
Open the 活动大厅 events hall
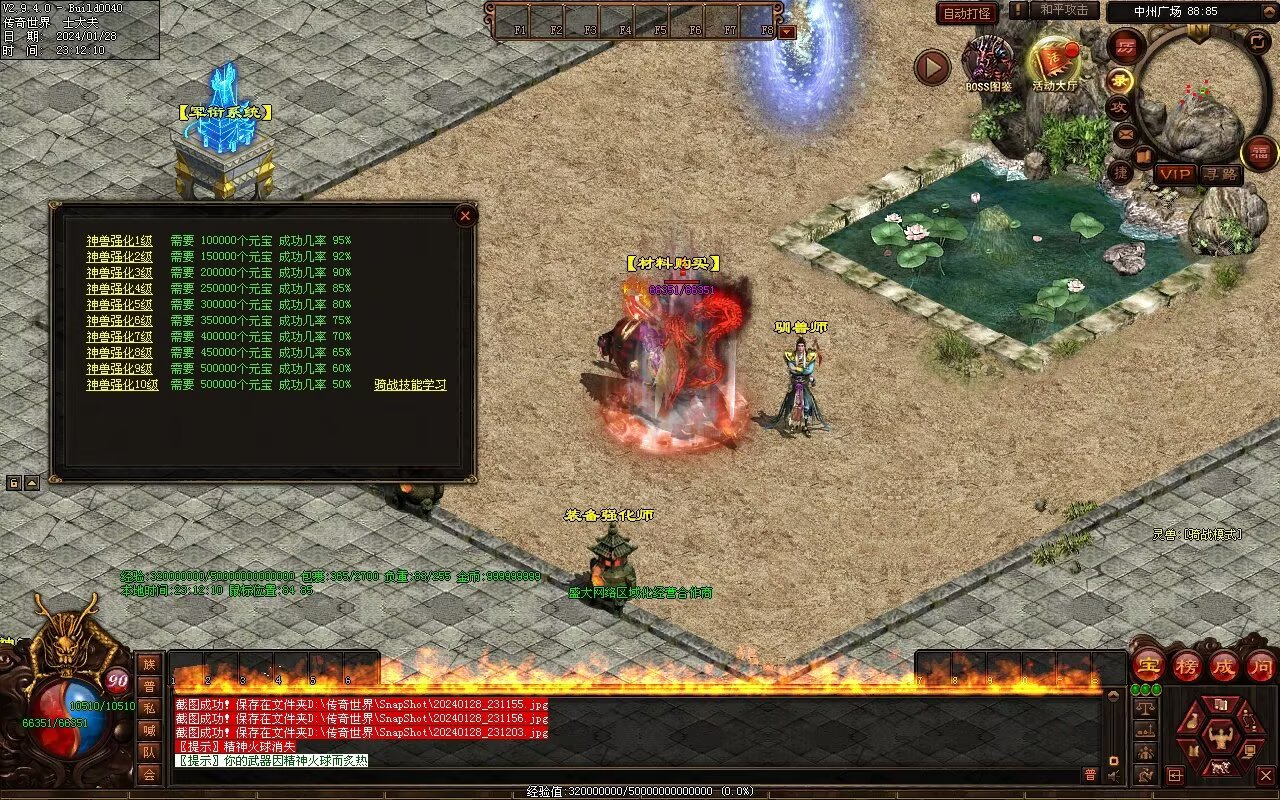tap(1055, 62)
